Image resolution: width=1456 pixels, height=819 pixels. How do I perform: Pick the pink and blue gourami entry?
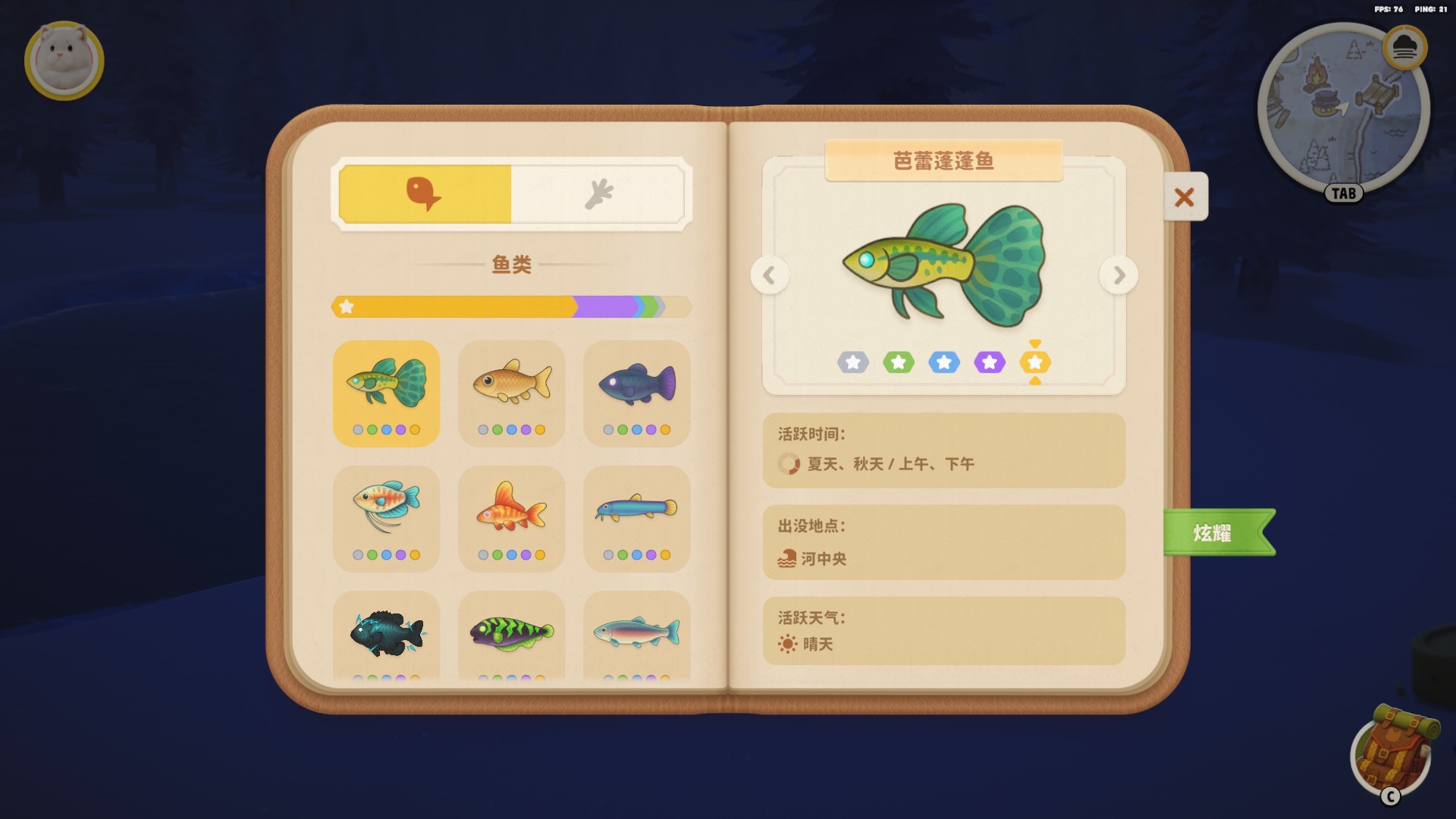coord(386,518)
